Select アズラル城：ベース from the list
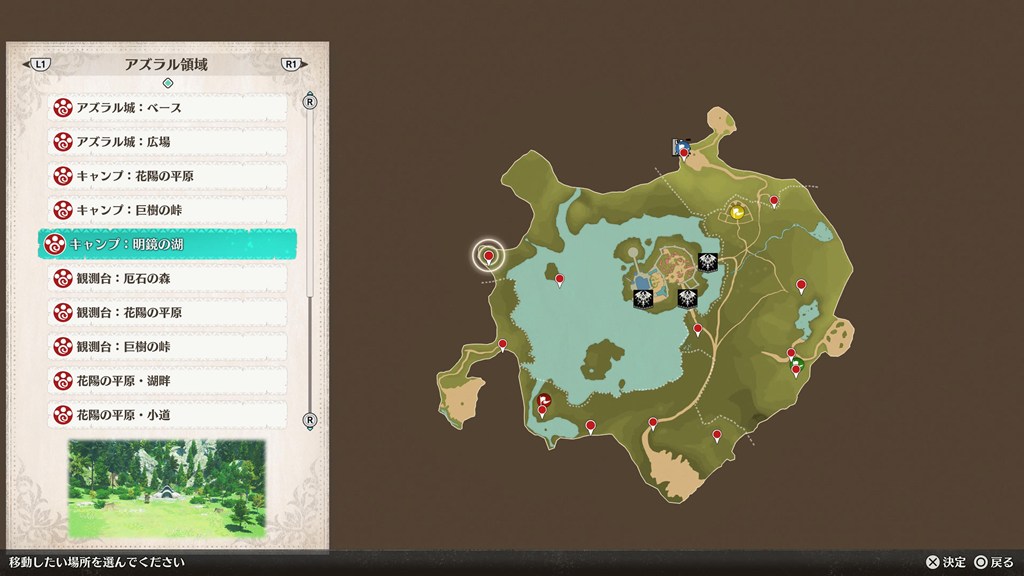The height and width of the screenshot is (576, 1024). (x=168, y=107)
